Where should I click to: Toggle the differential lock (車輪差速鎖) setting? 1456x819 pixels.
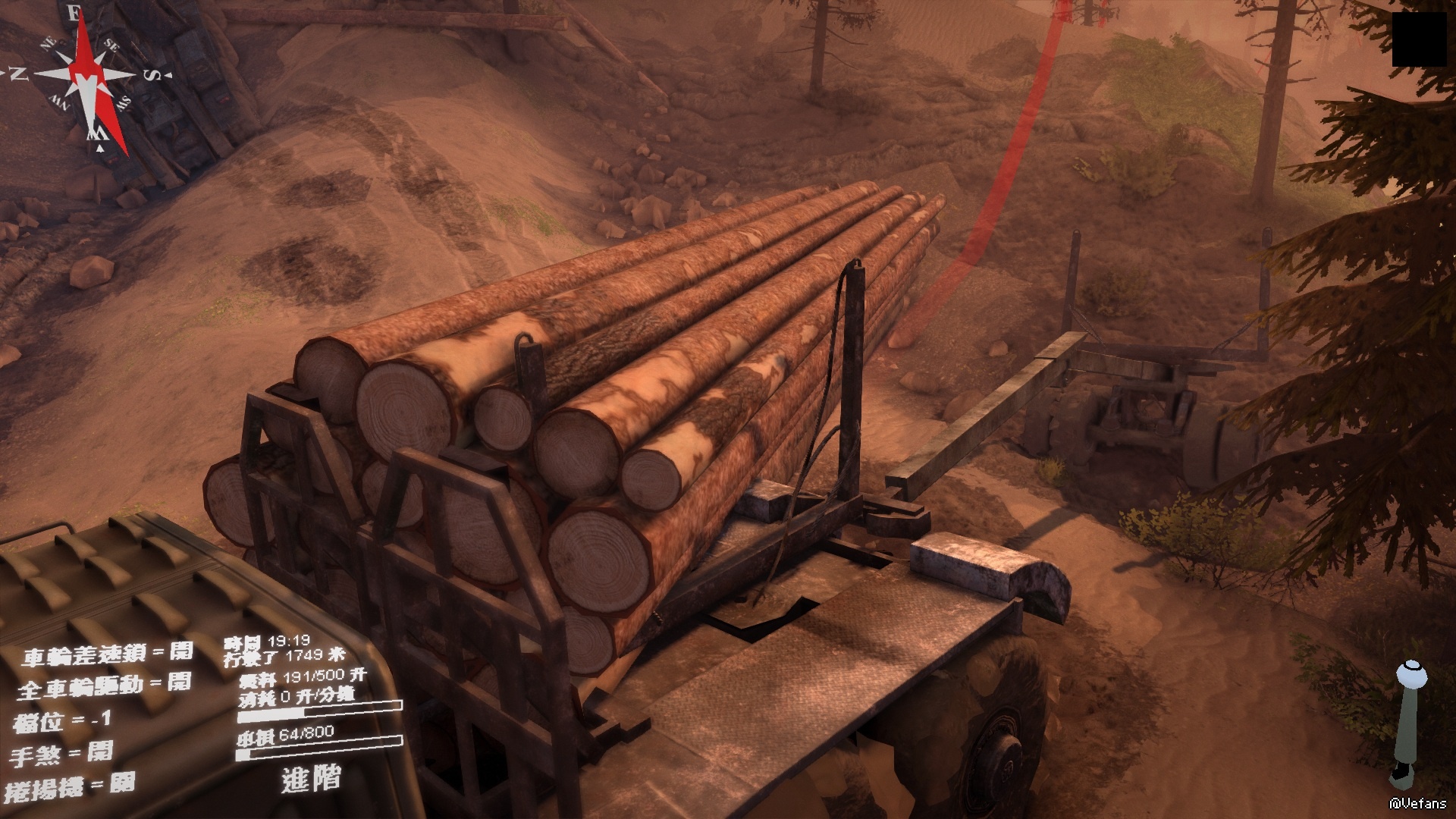pyautogui.click(x=107, y=653)
